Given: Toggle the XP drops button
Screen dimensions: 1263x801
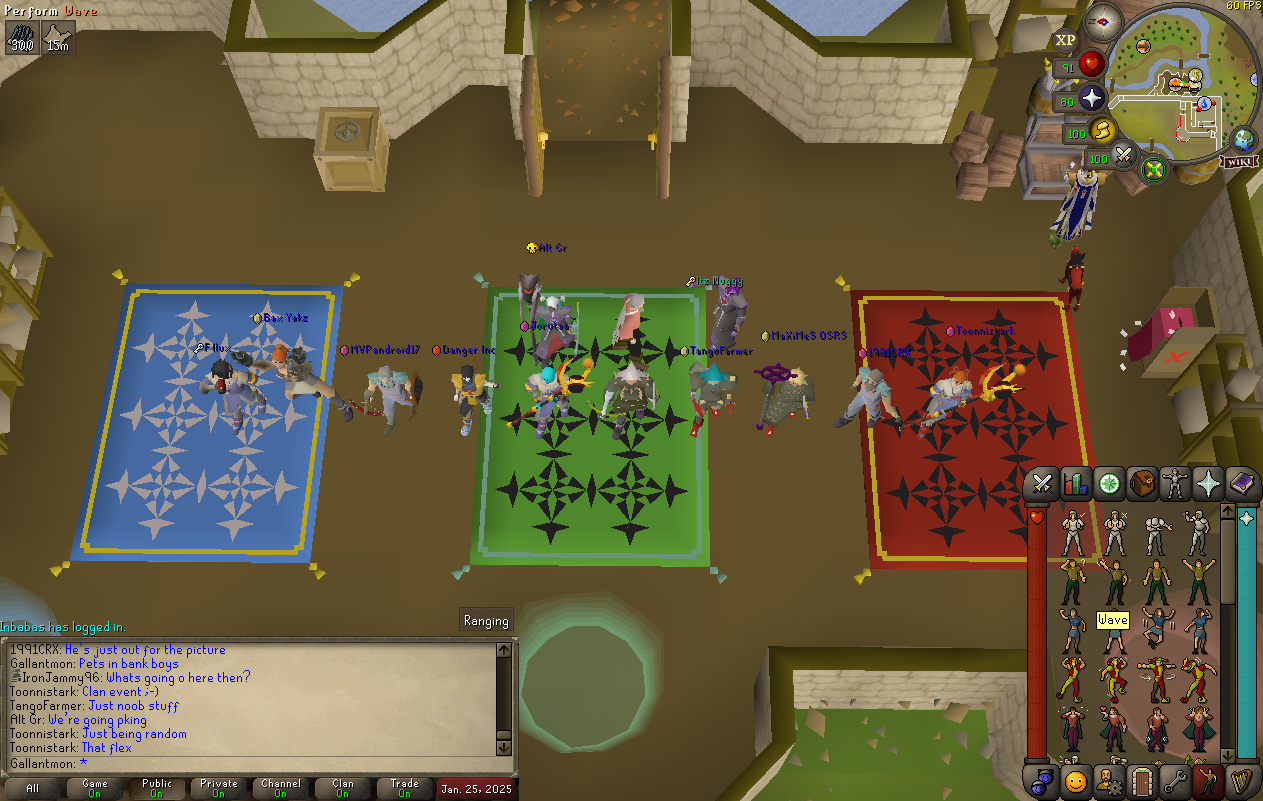Looking at the screenshot, I should (1065, 40).
